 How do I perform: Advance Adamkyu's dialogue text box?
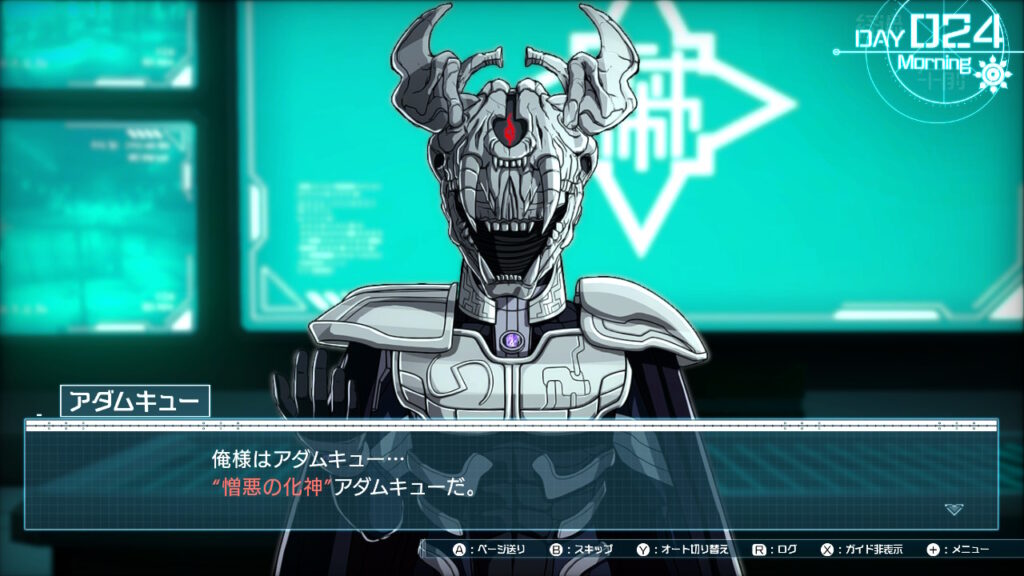point(510,477)
